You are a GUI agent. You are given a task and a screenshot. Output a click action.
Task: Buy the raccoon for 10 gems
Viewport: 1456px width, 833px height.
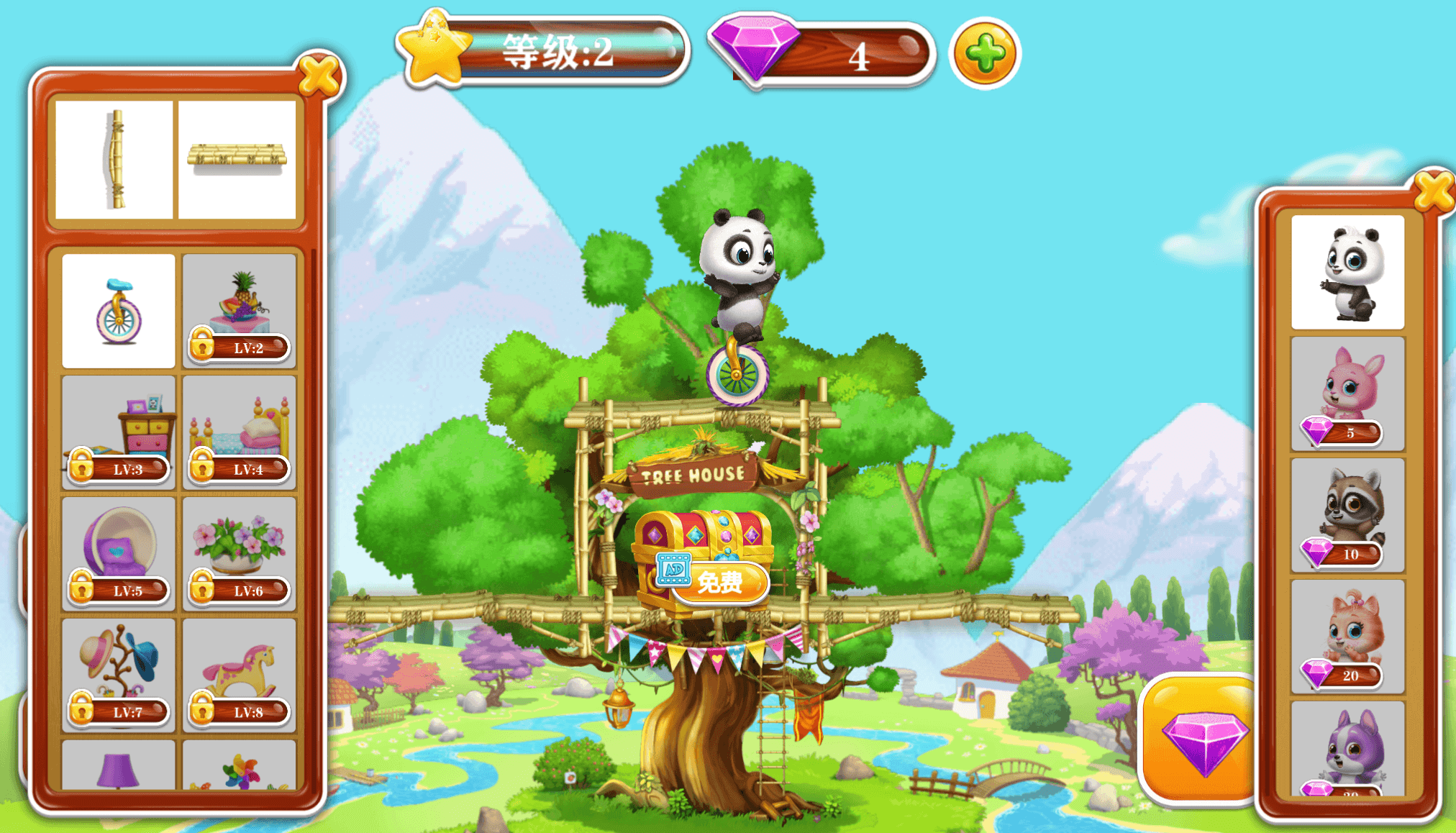pos(1347,515)
